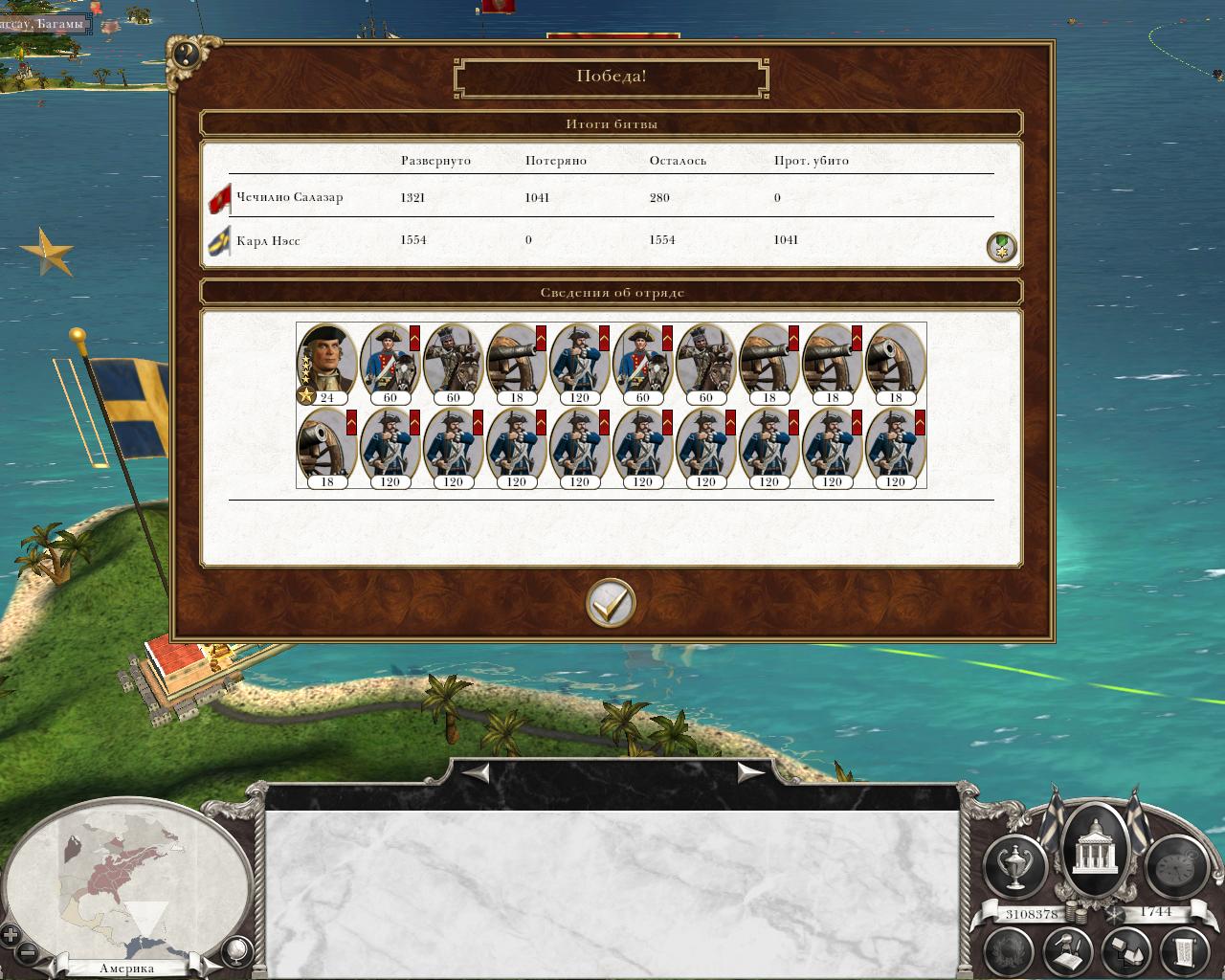Confirm victory with the checkmark button
The width and height of the screenshot is (1225, 980).
[x=611, y=603]
